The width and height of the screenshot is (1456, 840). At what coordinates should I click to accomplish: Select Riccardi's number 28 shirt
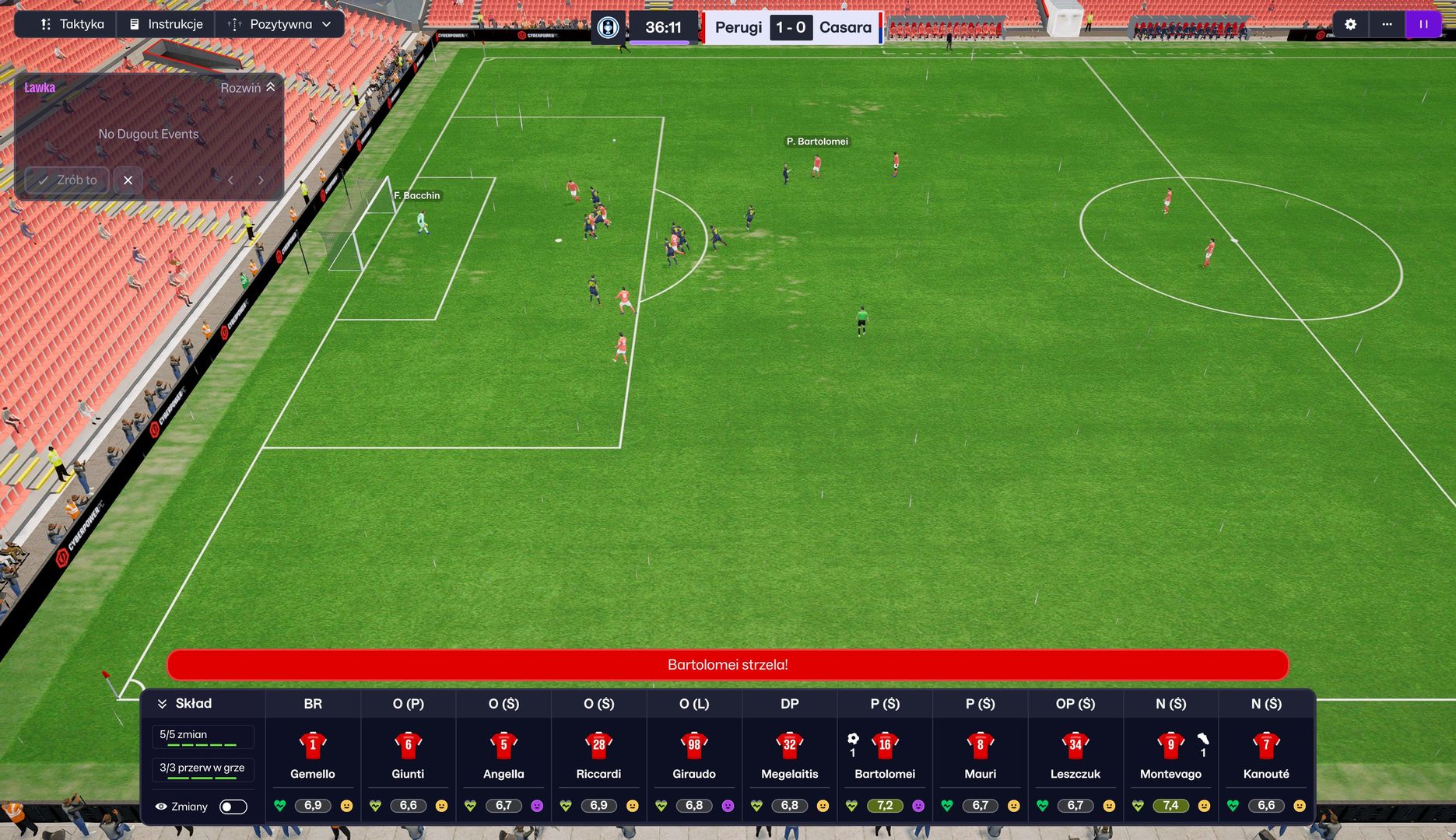(598, 745)
